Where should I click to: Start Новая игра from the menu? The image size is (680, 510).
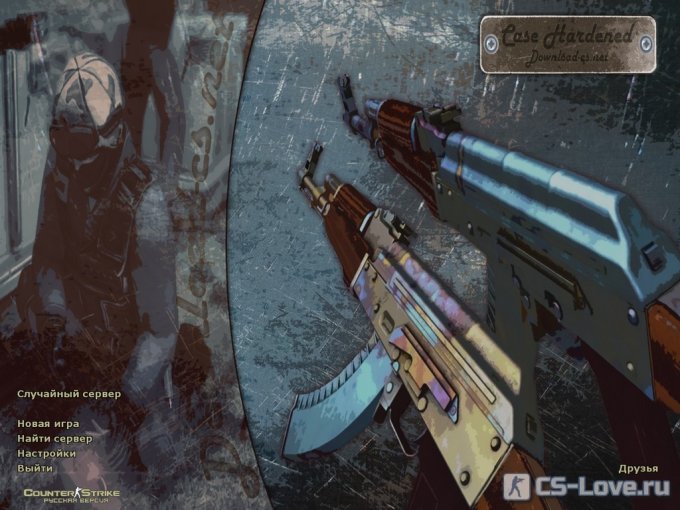[x=49, y=424]
